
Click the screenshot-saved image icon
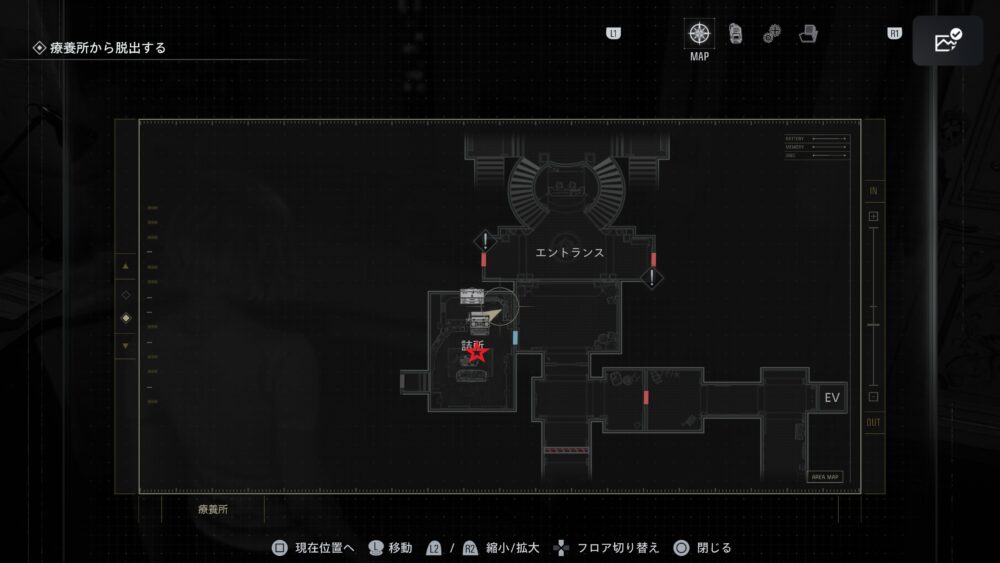coord(946,41)
